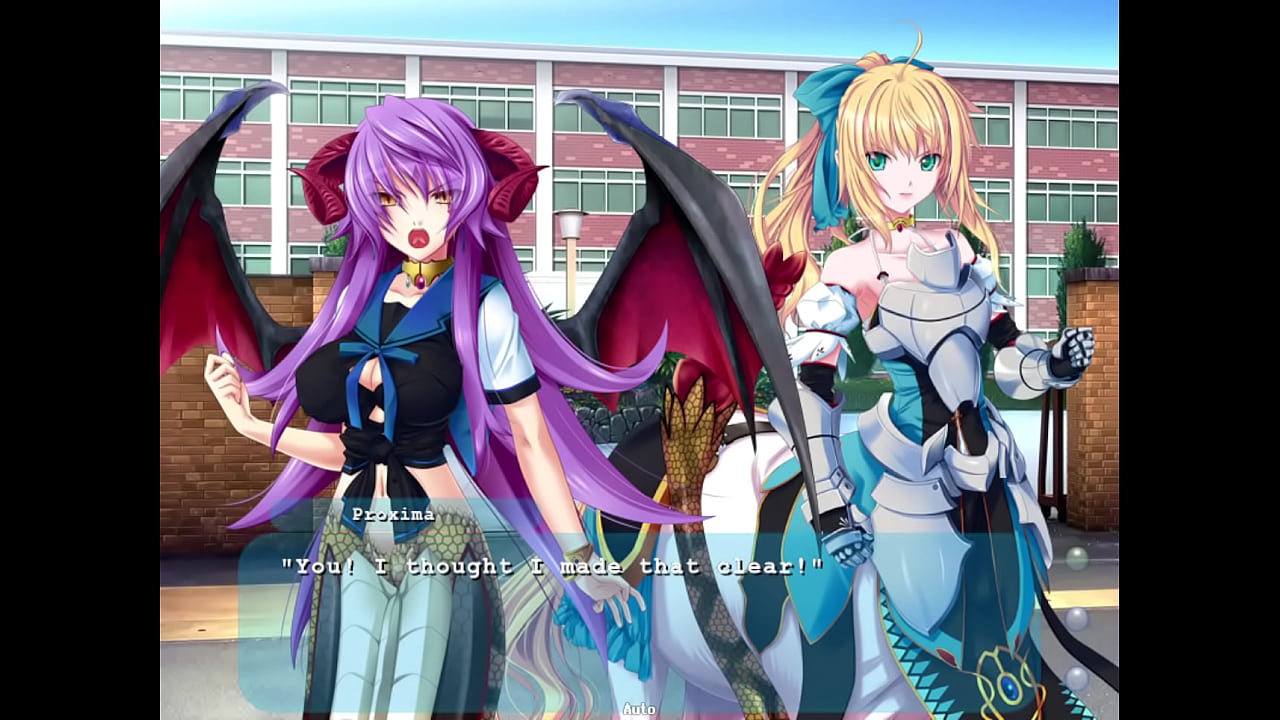
Task: Click the Proxima speaker tab
Action: [x=394, y=513]
